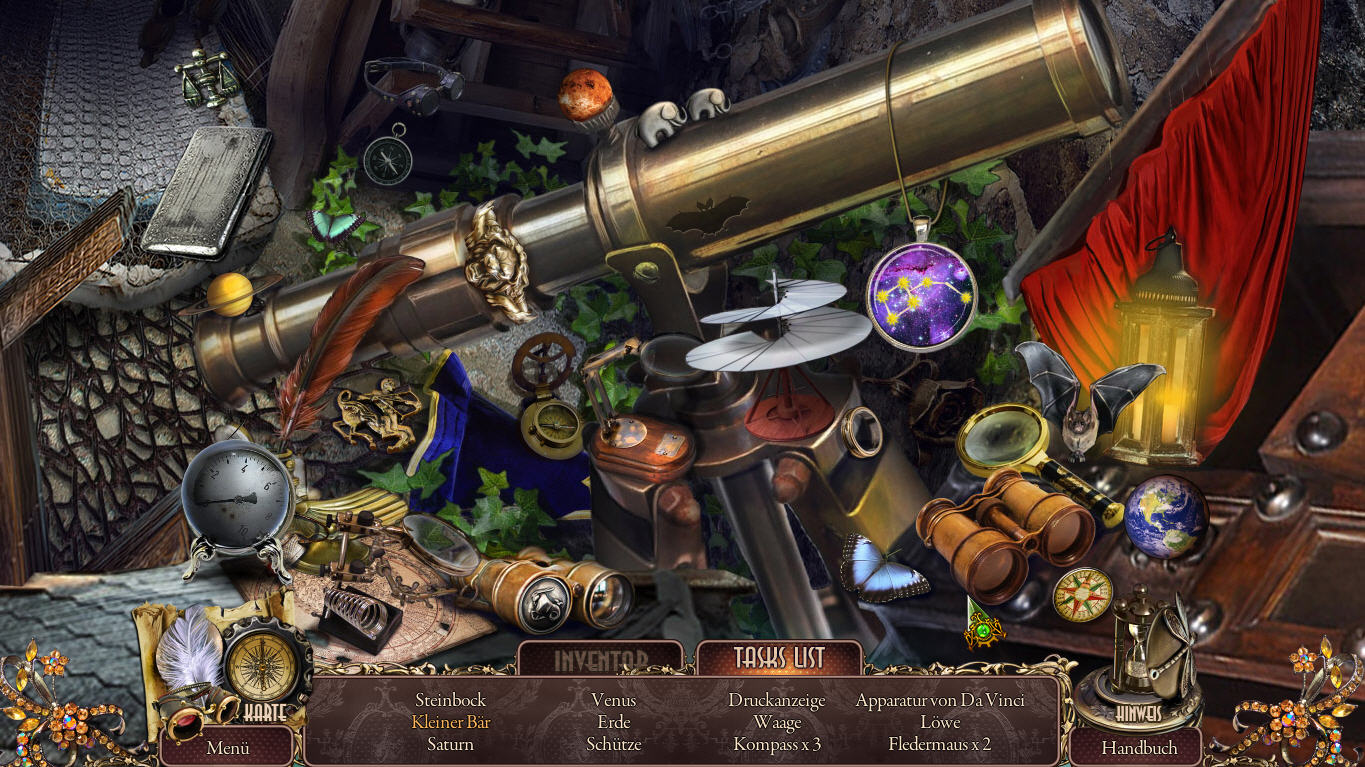Use the Hinweis hourglass hint
Viewport: 1365px width, 767px height.
[1139, 650]
